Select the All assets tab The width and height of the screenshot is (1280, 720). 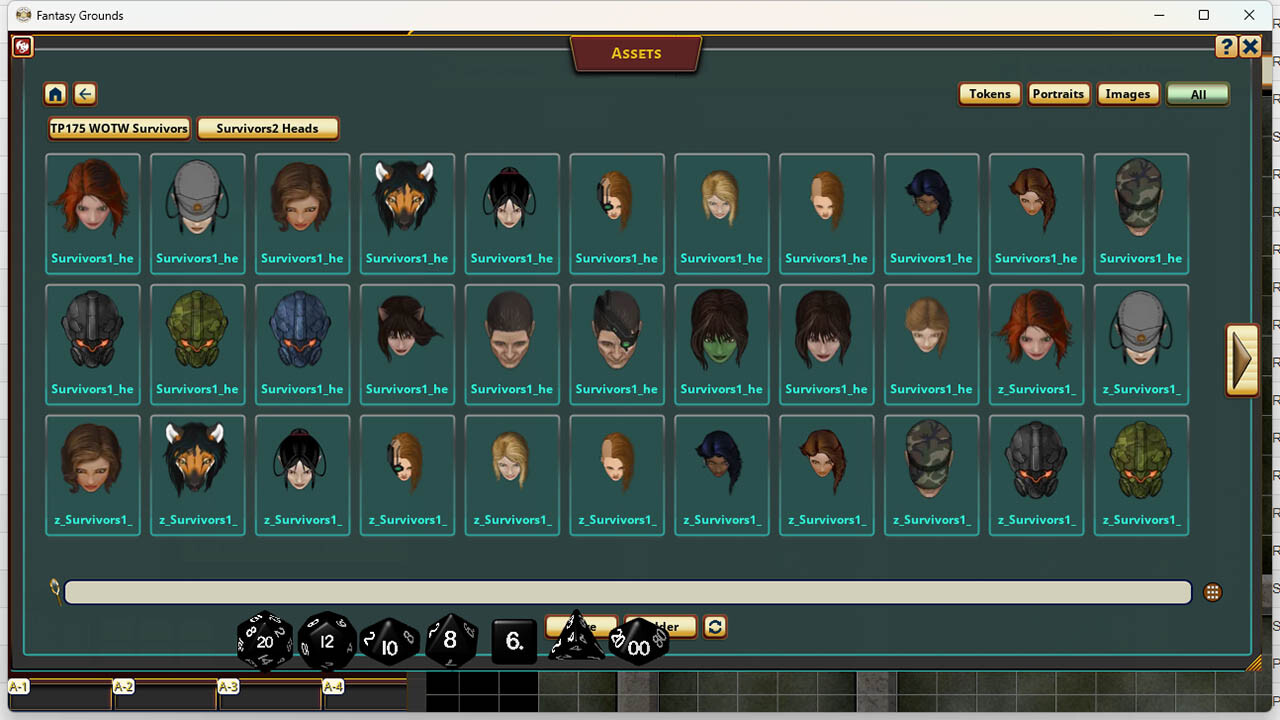tap(1197, 93)
